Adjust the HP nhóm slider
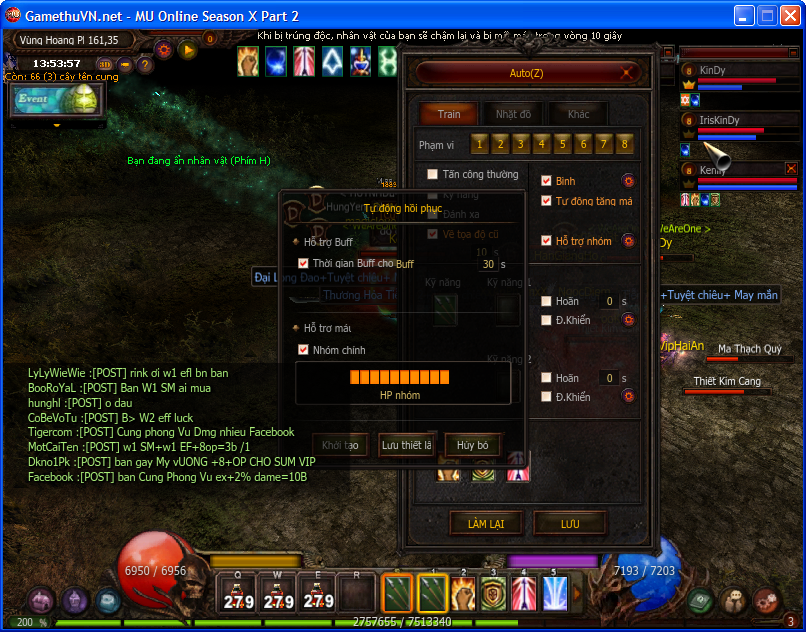The height and width of the screenshot is (632, 806). click(404, 377)
